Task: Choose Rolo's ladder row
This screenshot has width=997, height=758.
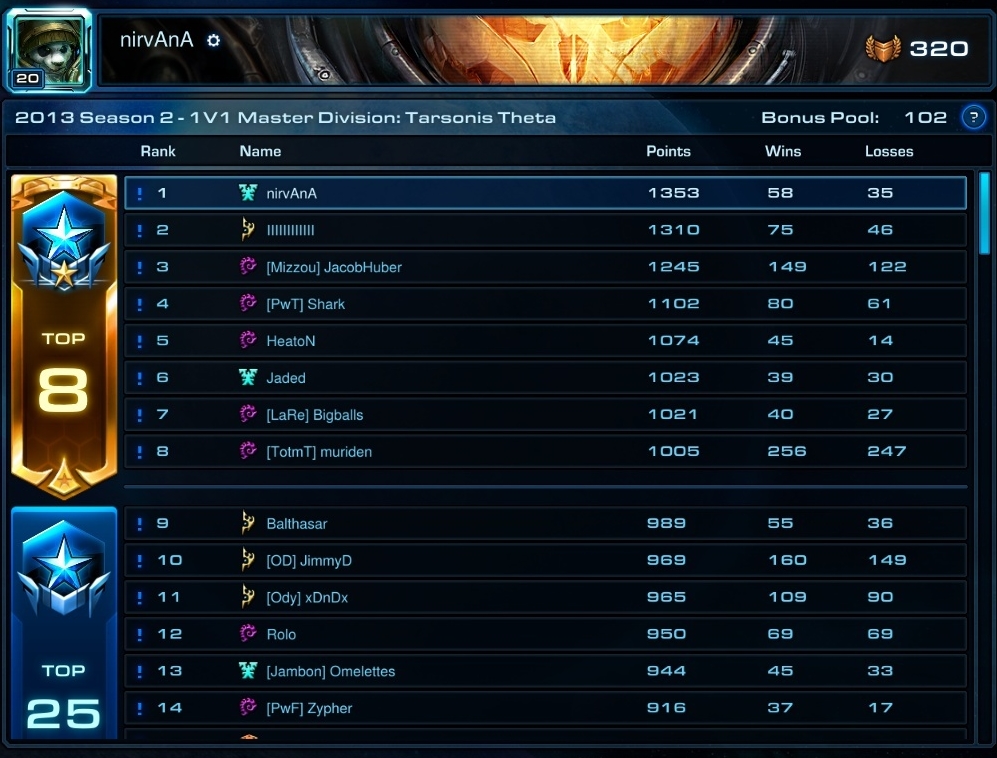Action: pyautogui.click(x=545, y=634)
